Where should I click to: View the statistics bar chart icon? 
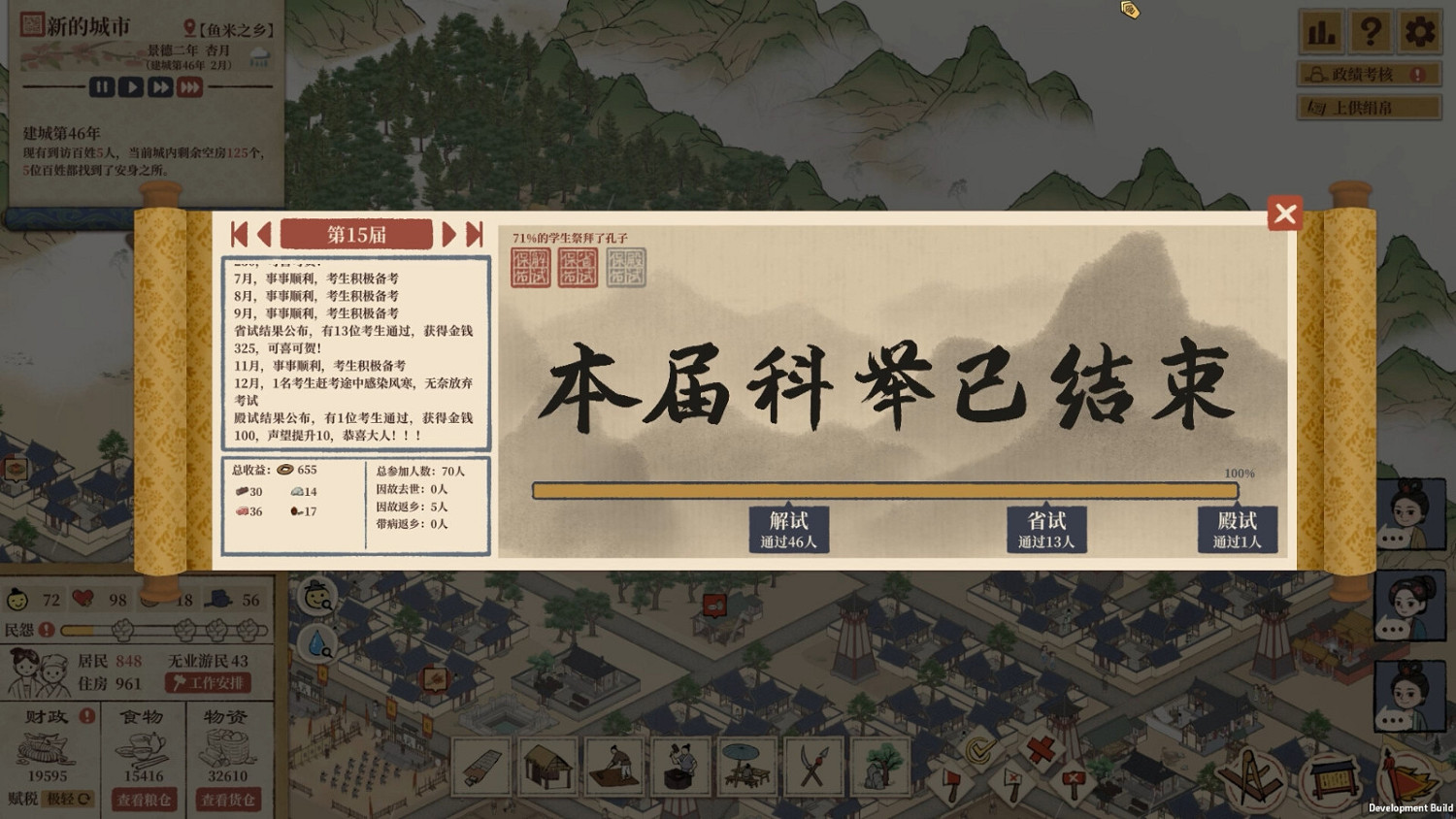pos(1321,32)
